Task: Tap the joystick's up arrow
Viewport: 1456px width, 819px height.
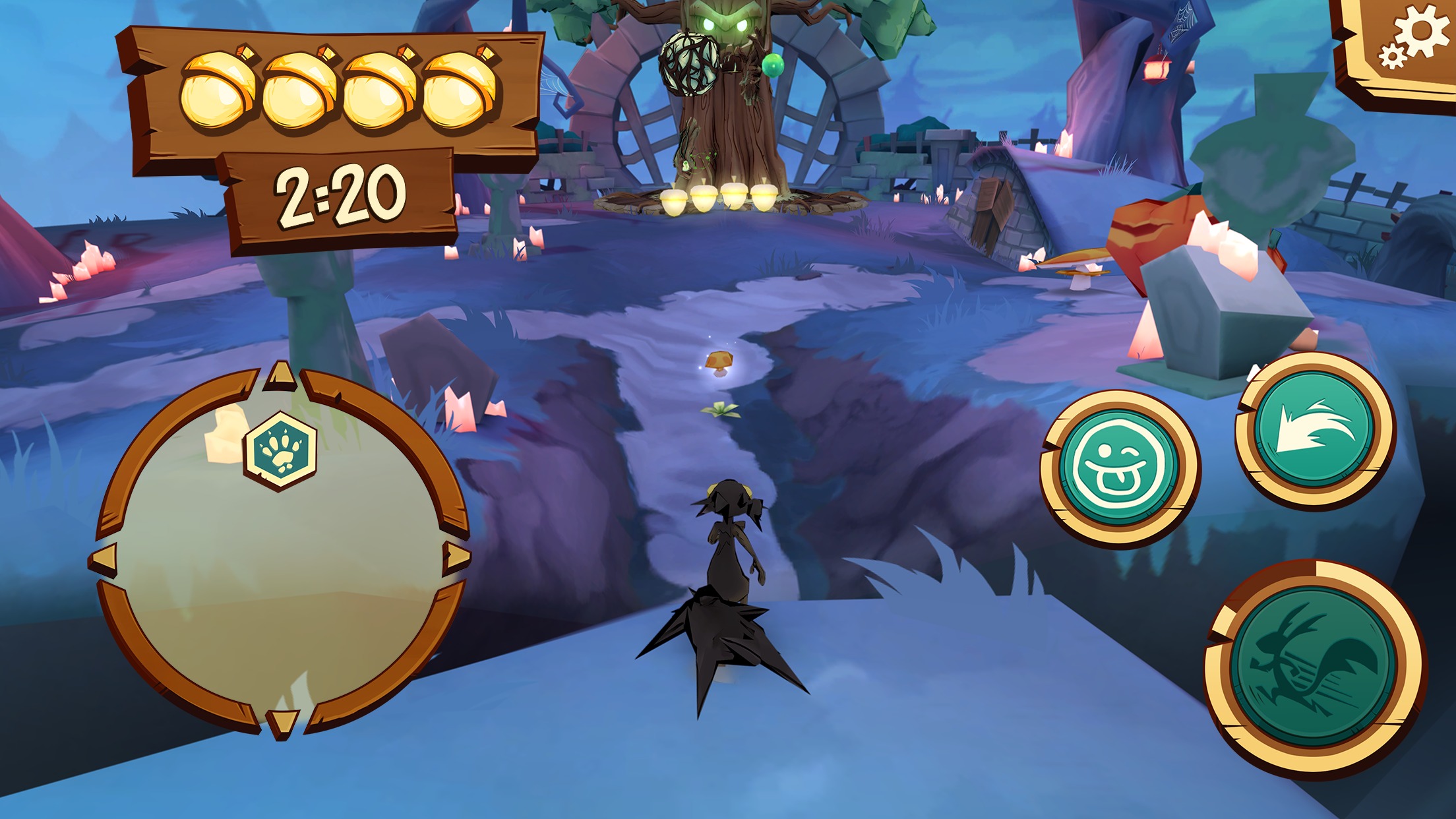Action: click(x=282, y=376)
